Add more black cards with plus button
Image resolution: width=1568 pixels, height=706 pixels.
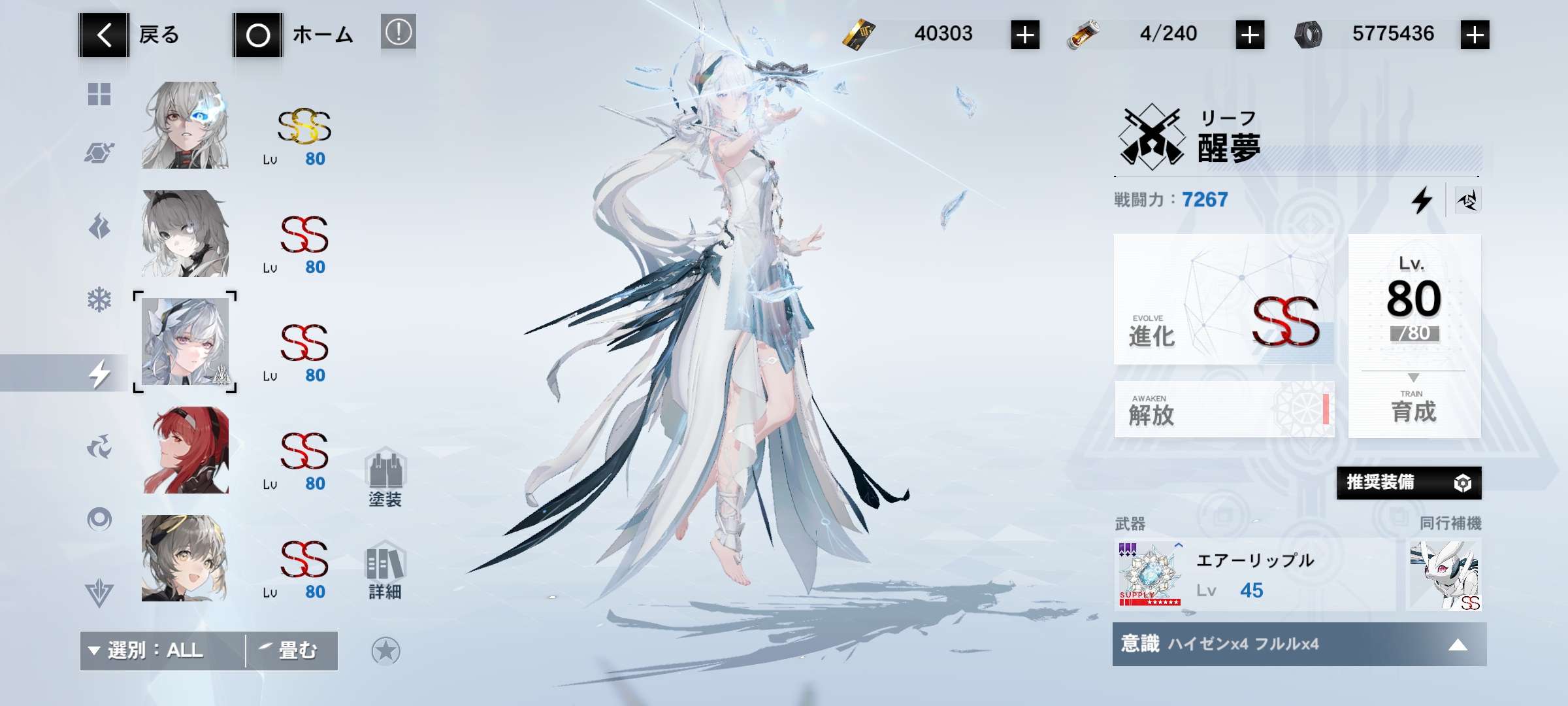(x=1025, y=35)
